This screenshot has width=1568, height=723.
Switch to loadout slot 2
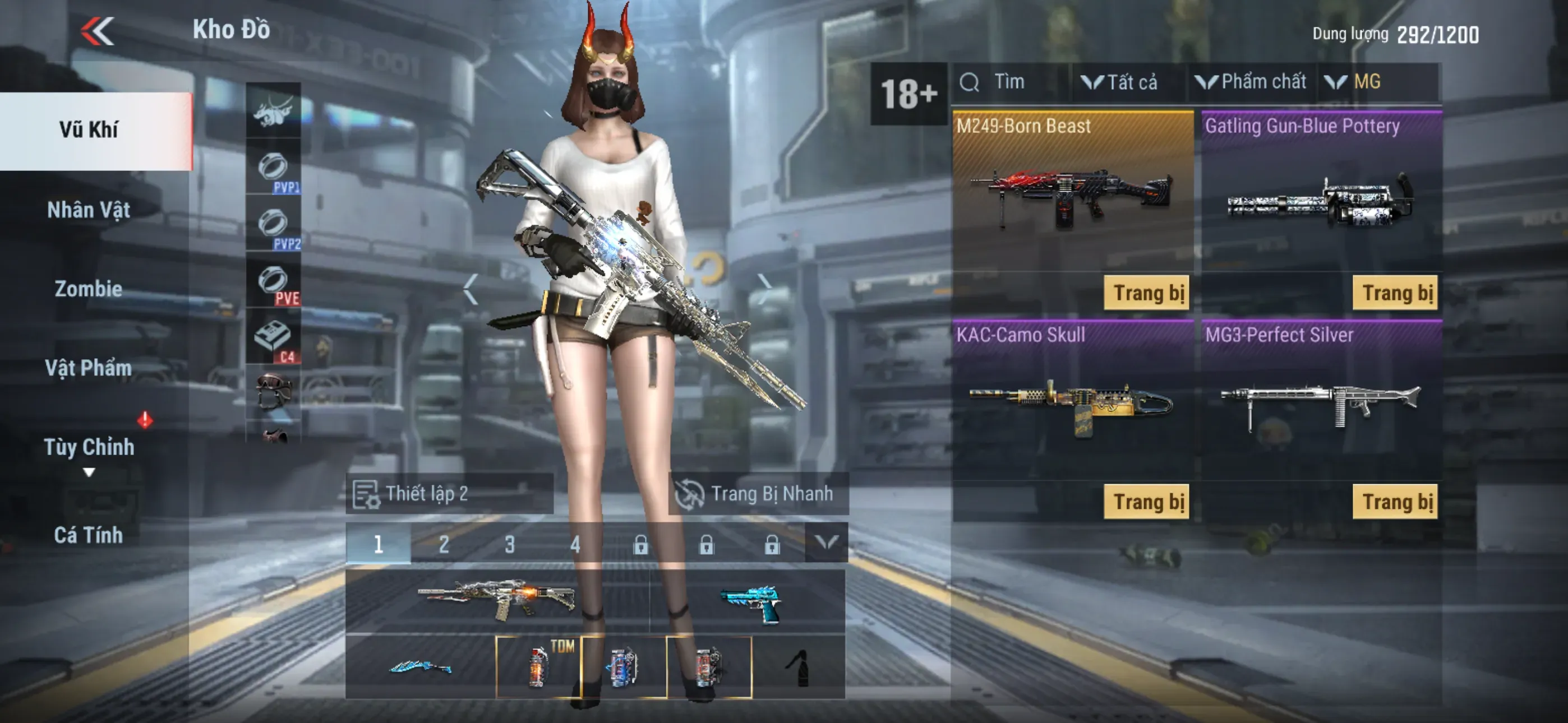[444, 544]
